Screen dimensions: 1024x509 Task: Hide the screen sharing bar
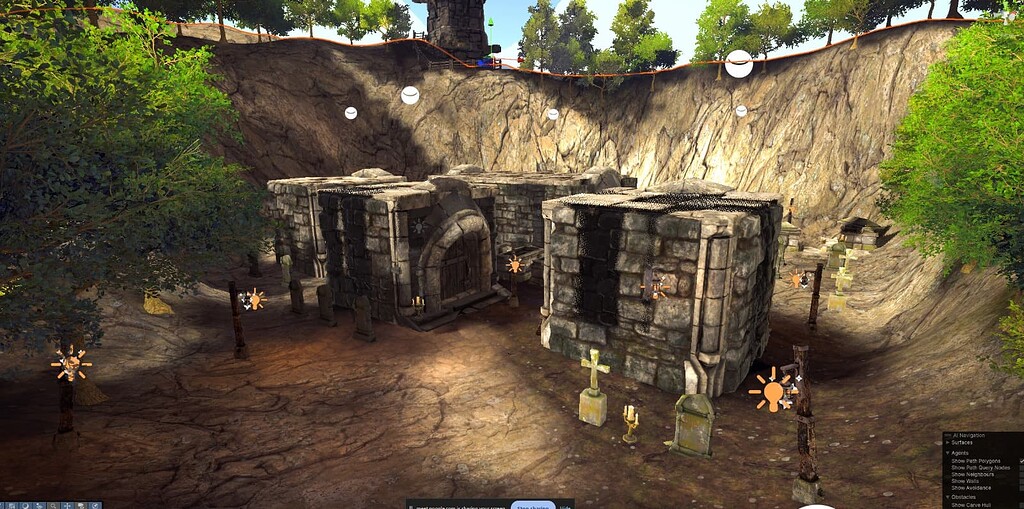click(565, 506)
